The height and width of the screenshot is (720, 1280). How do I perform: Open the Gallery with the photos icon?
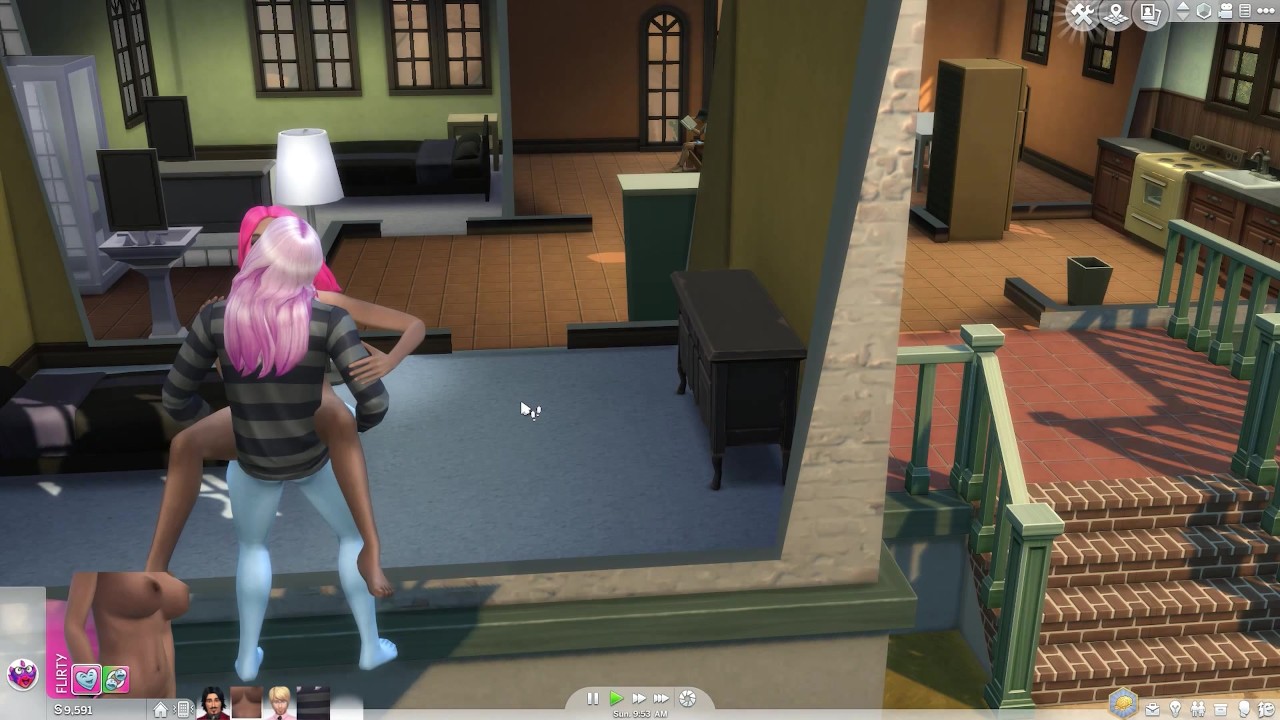(1150, 13)
